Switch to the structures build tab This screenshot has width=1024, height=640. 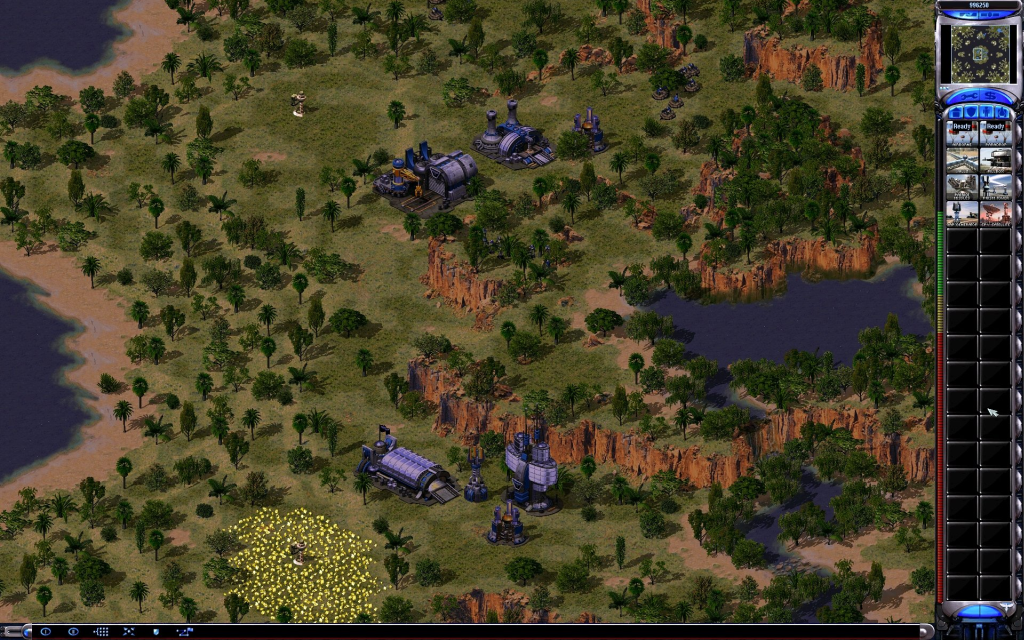pyautogui.click(x=957, y=112)
